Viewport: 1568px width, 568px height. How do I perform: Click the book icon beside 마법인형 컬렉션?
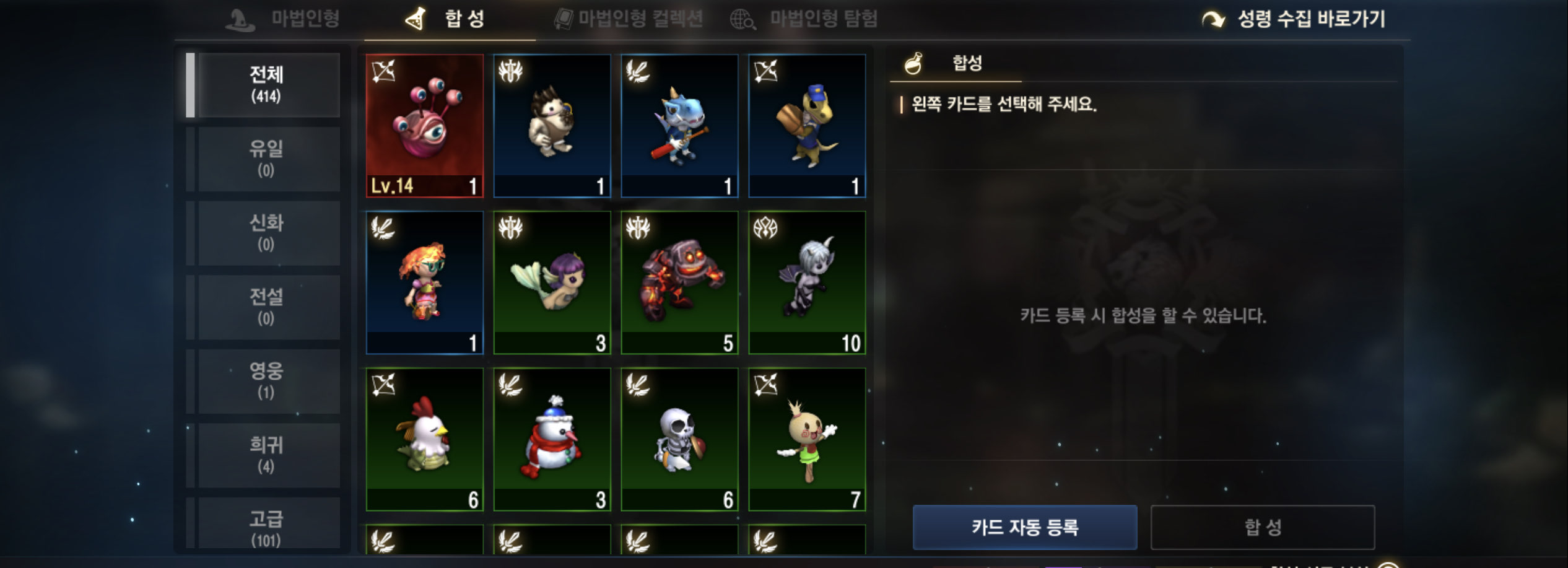click(x=565, y=19)
